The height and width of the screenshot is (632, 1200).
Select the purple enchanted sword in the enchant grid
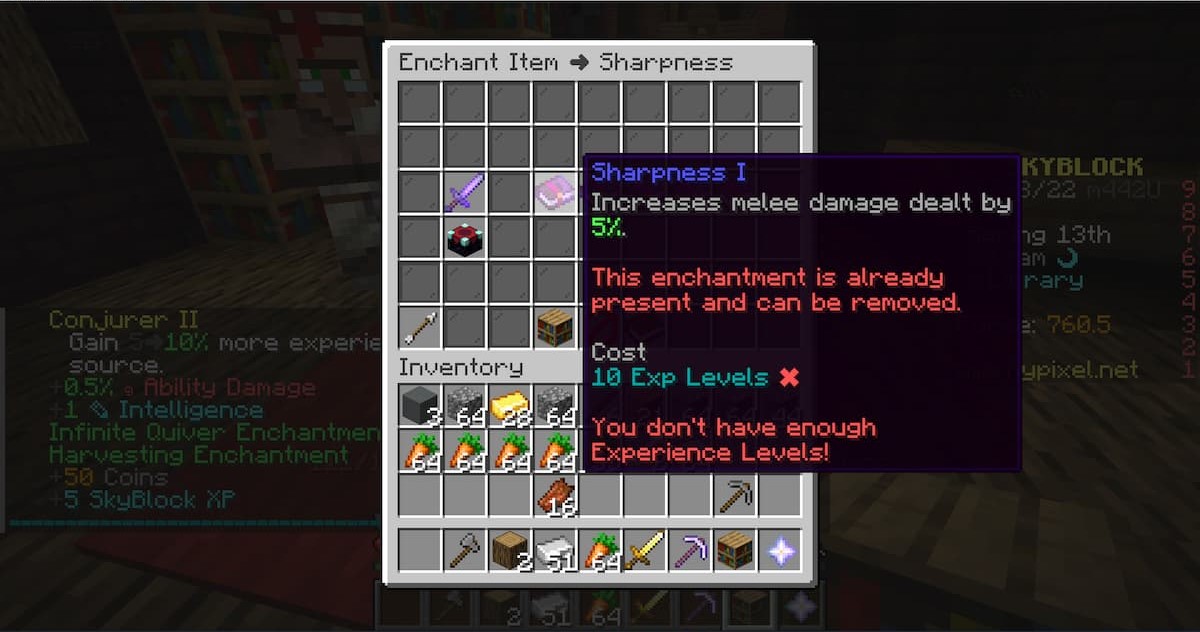click(x=465, y=191)
